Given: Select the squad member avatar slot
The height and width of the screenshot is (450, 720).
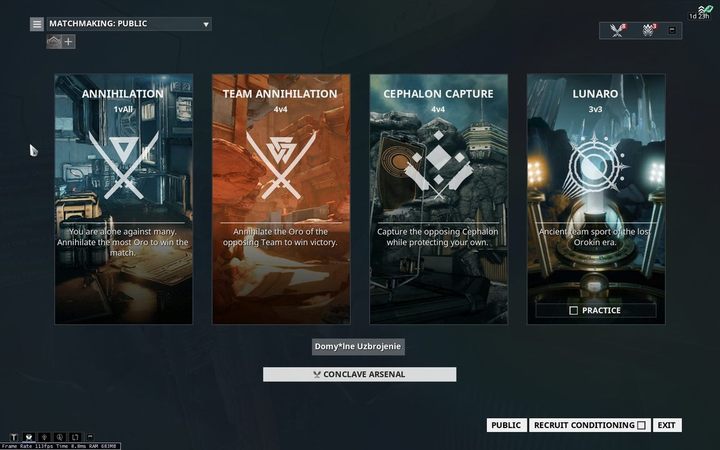Looking at the screenshot, I should (x=54, y=42).
